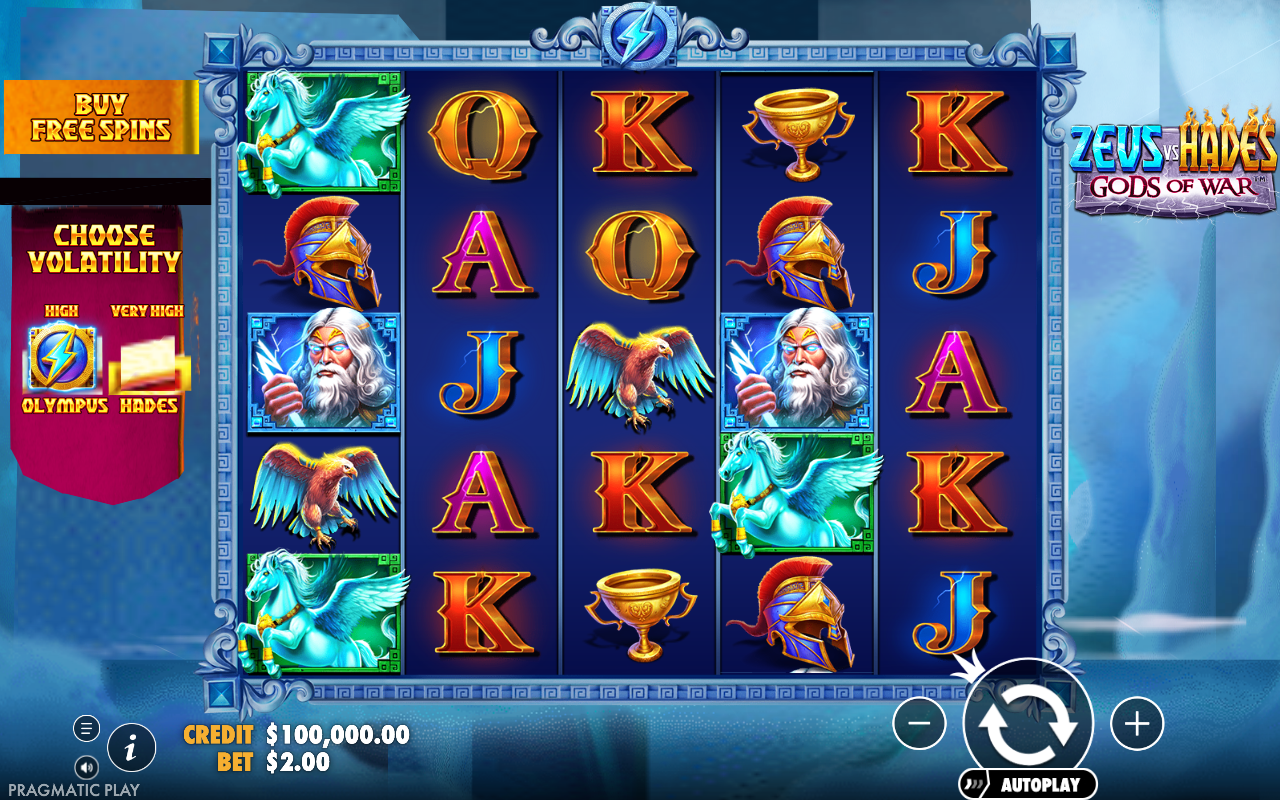Open the hamburger game menu

tap(85, 727)
